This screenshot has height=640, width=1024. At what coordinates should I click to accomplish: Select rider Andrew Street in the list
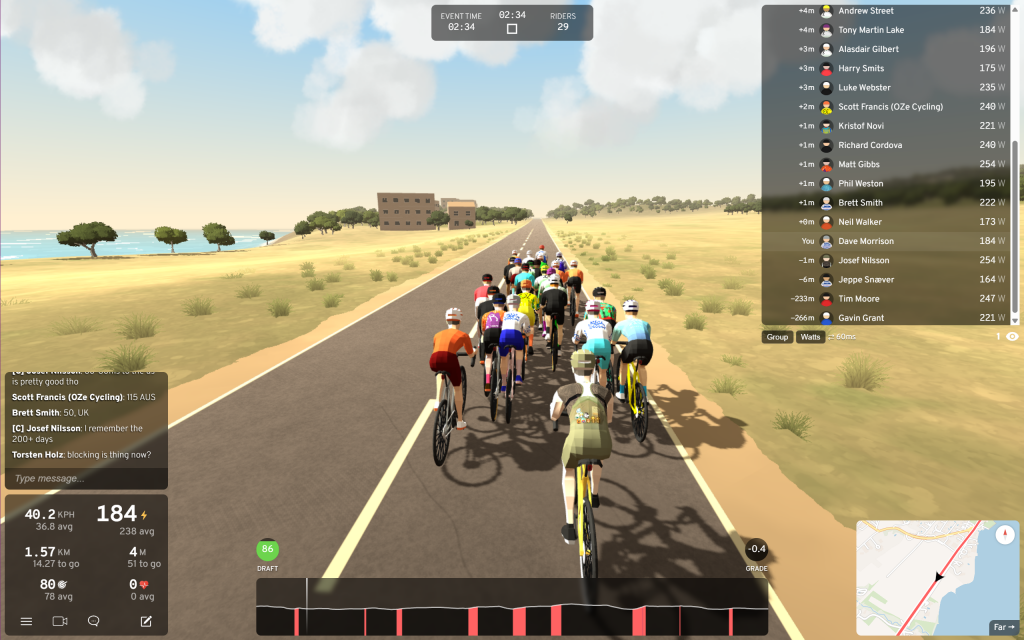click(x=890, y=11)
